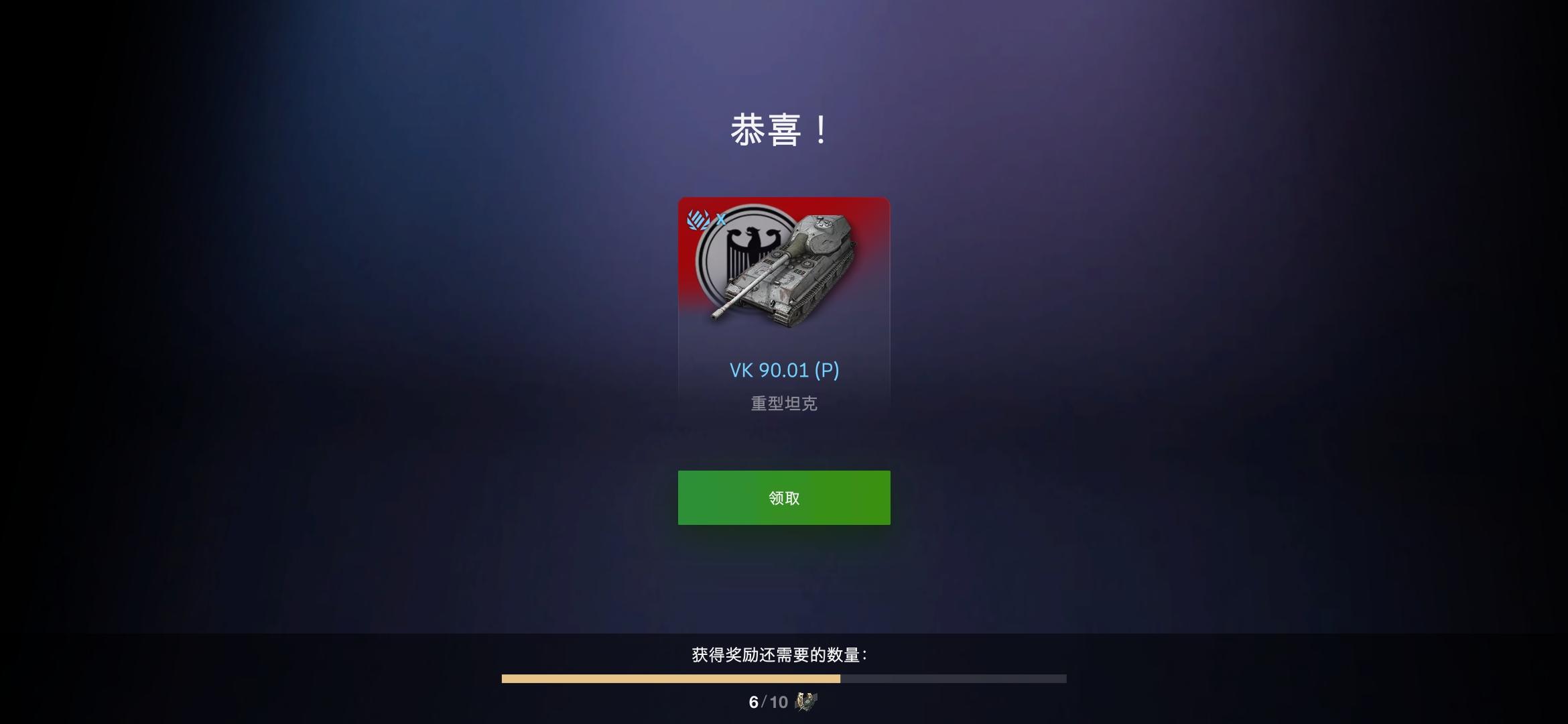Toggle the reward claimed state
Image resolution: width=1568 pixels, height=724 pixels.
coord(783,497)
